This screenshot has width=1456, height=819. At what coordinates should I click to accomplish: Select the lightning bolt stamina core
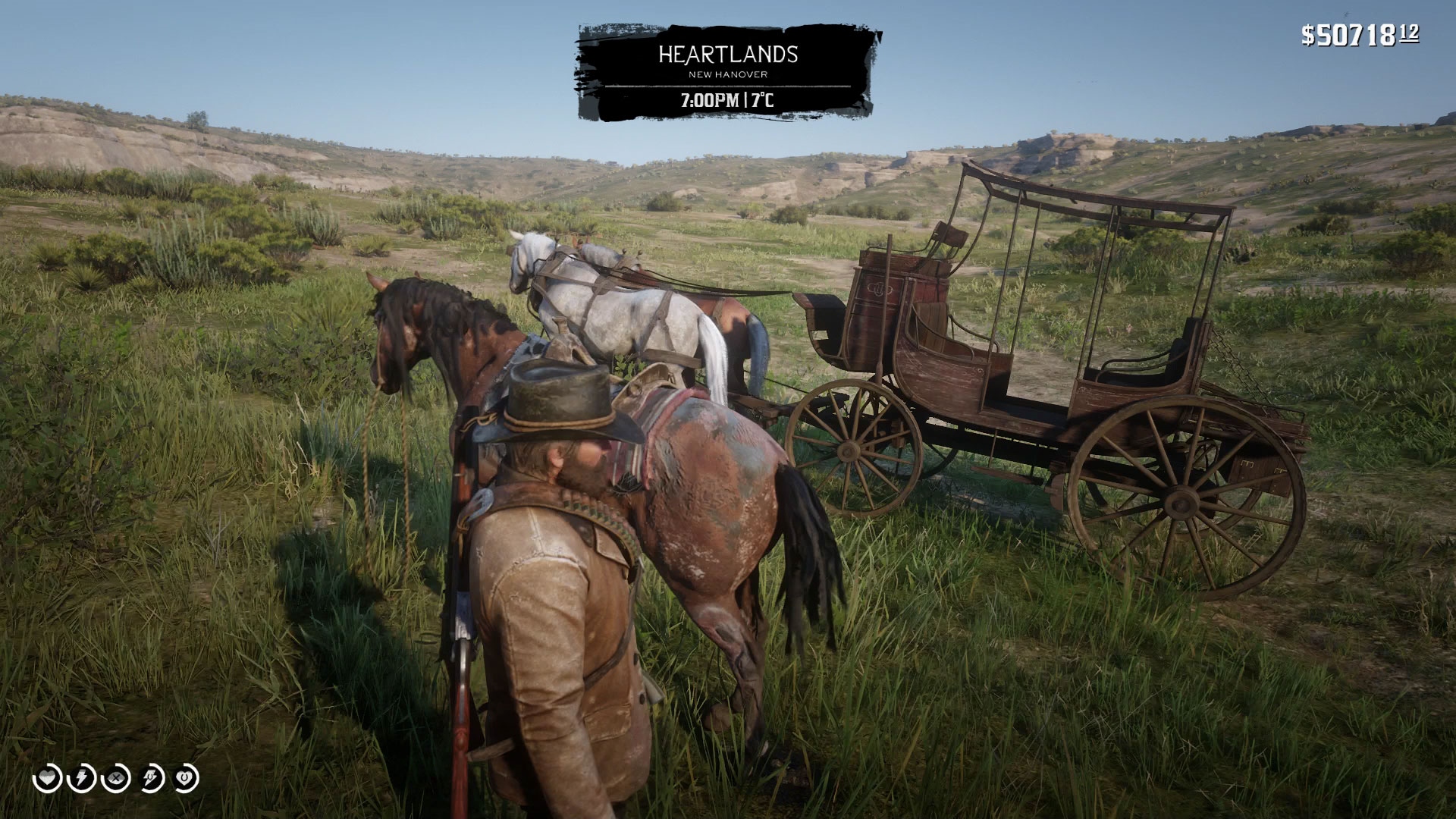[82, 779]
